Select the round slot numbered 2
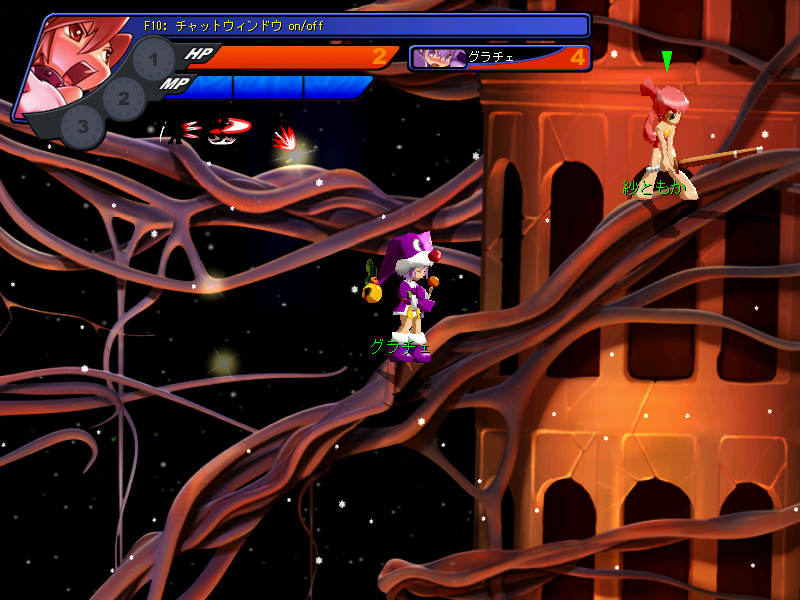 click(x=124, y=98)
